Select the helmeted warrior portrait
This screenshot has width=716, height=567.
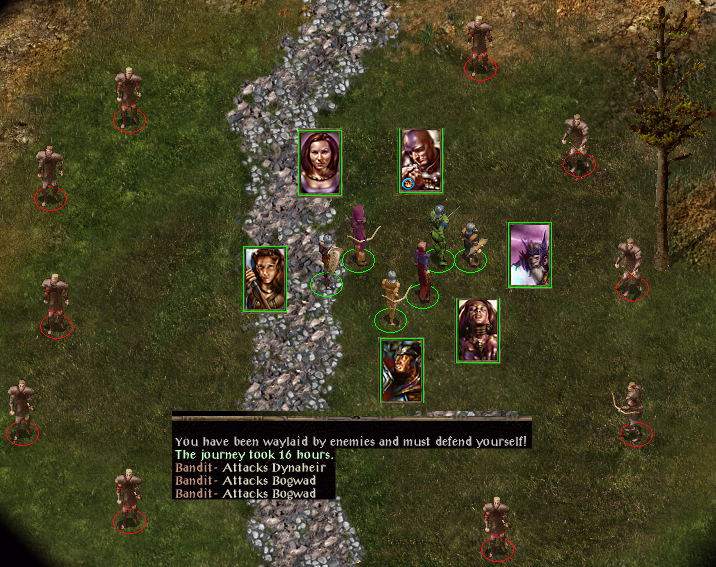coord(402,370)
